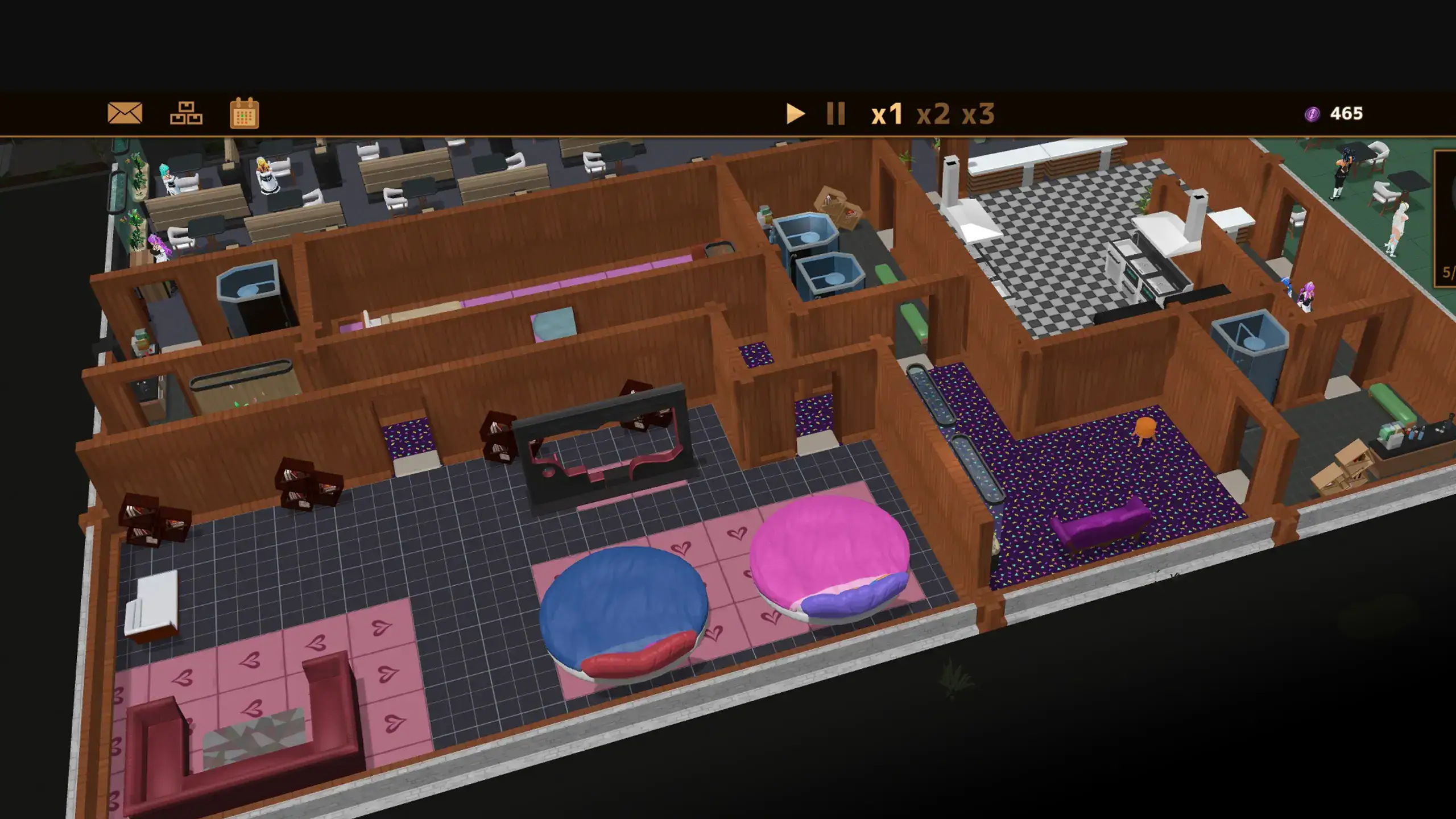The height and width of the screenshot is (819, 1456).
Task: Resume the game with the play button
Action: point(795,114)
